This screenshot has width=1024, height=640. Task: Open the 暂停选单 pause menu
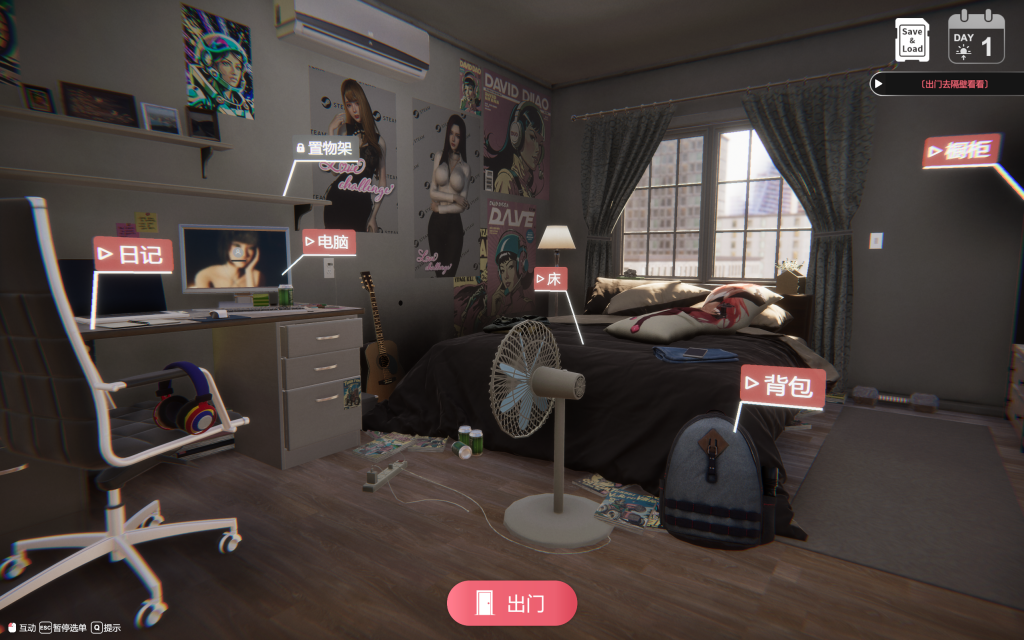[63, 628]
